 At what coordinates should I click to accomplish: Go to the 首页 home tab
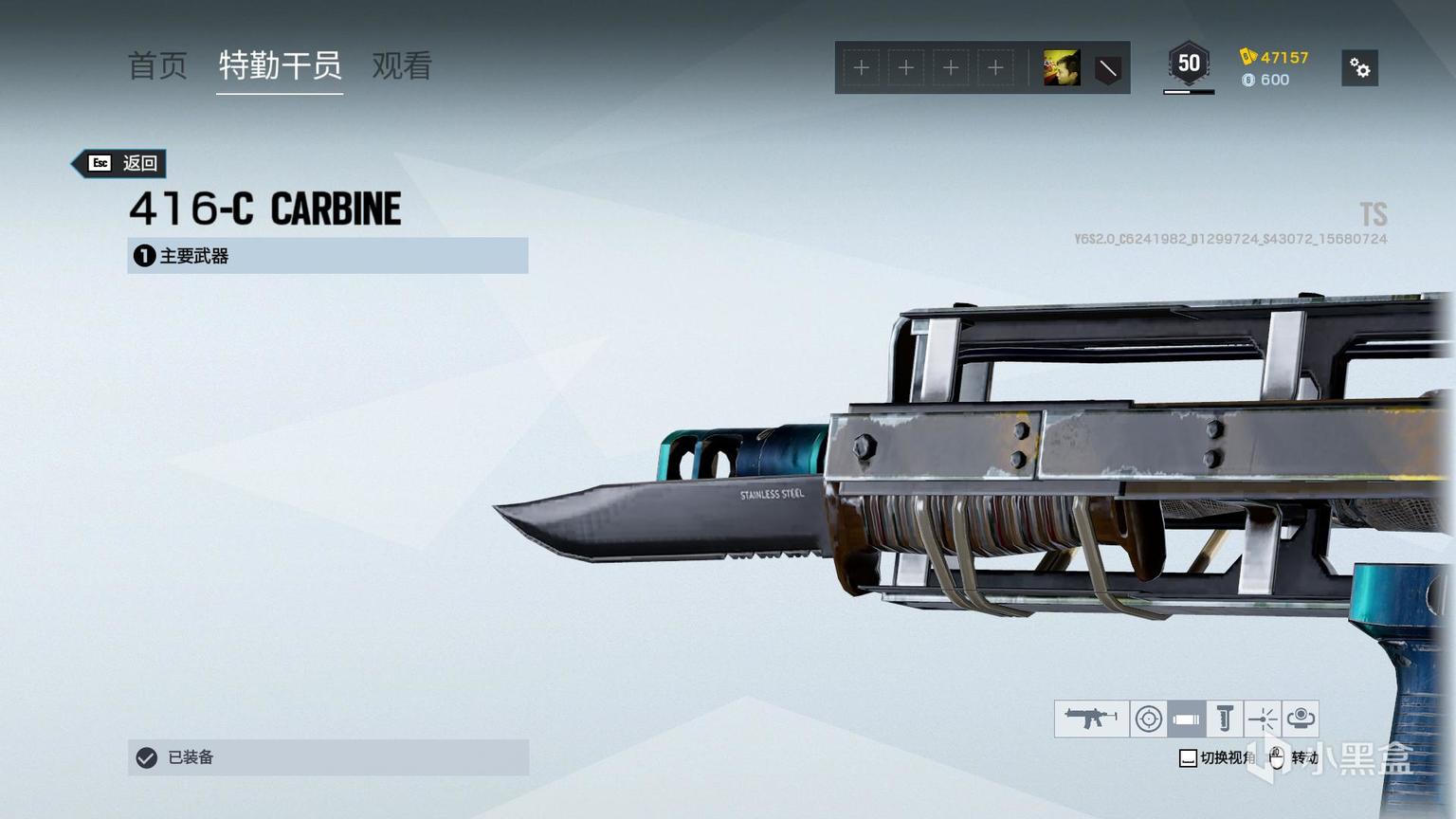(157, 65)
